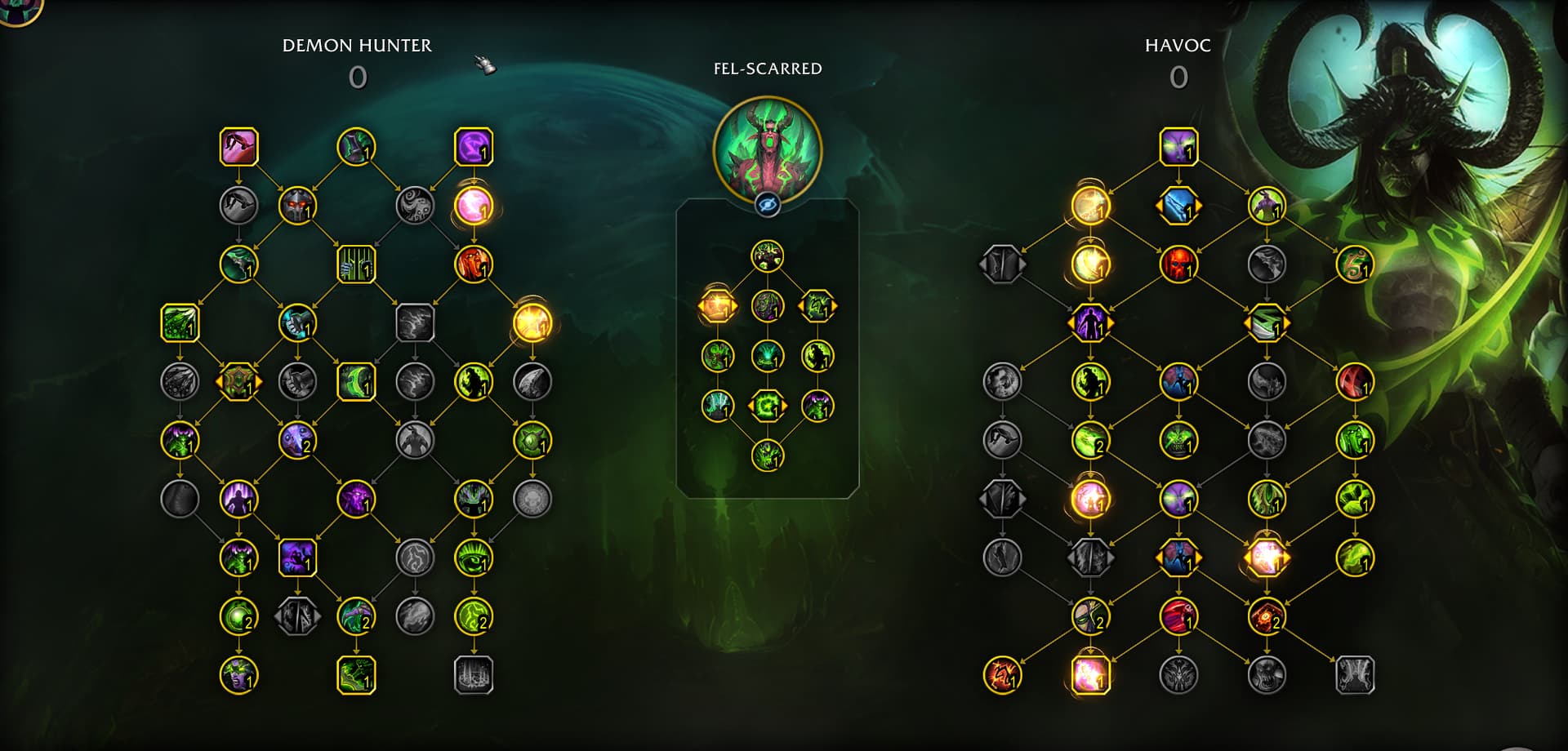Click the green spiked square talent node
Image resolution: width=1568 pixels, height=751 pixels.
point(180,323)
